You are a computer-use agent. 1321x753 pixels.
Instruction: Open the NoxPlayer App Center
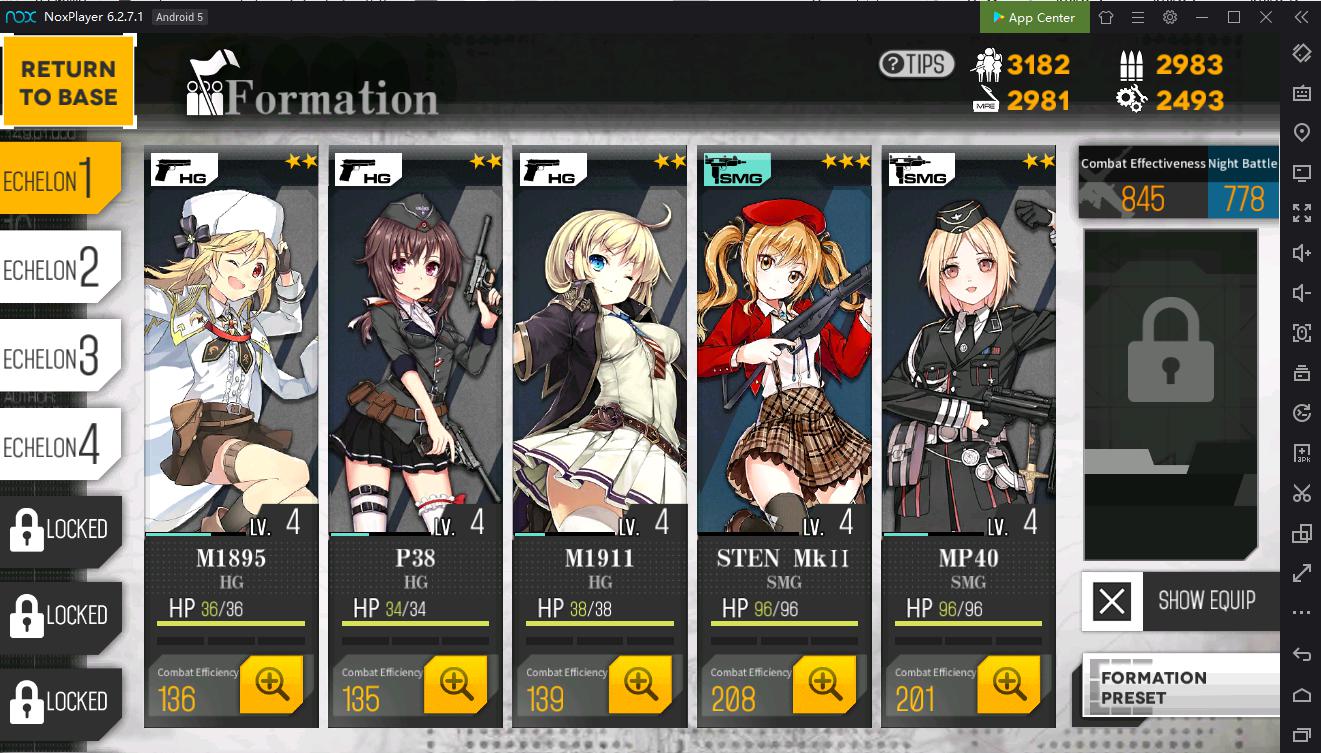click(x=1033, y=17)
